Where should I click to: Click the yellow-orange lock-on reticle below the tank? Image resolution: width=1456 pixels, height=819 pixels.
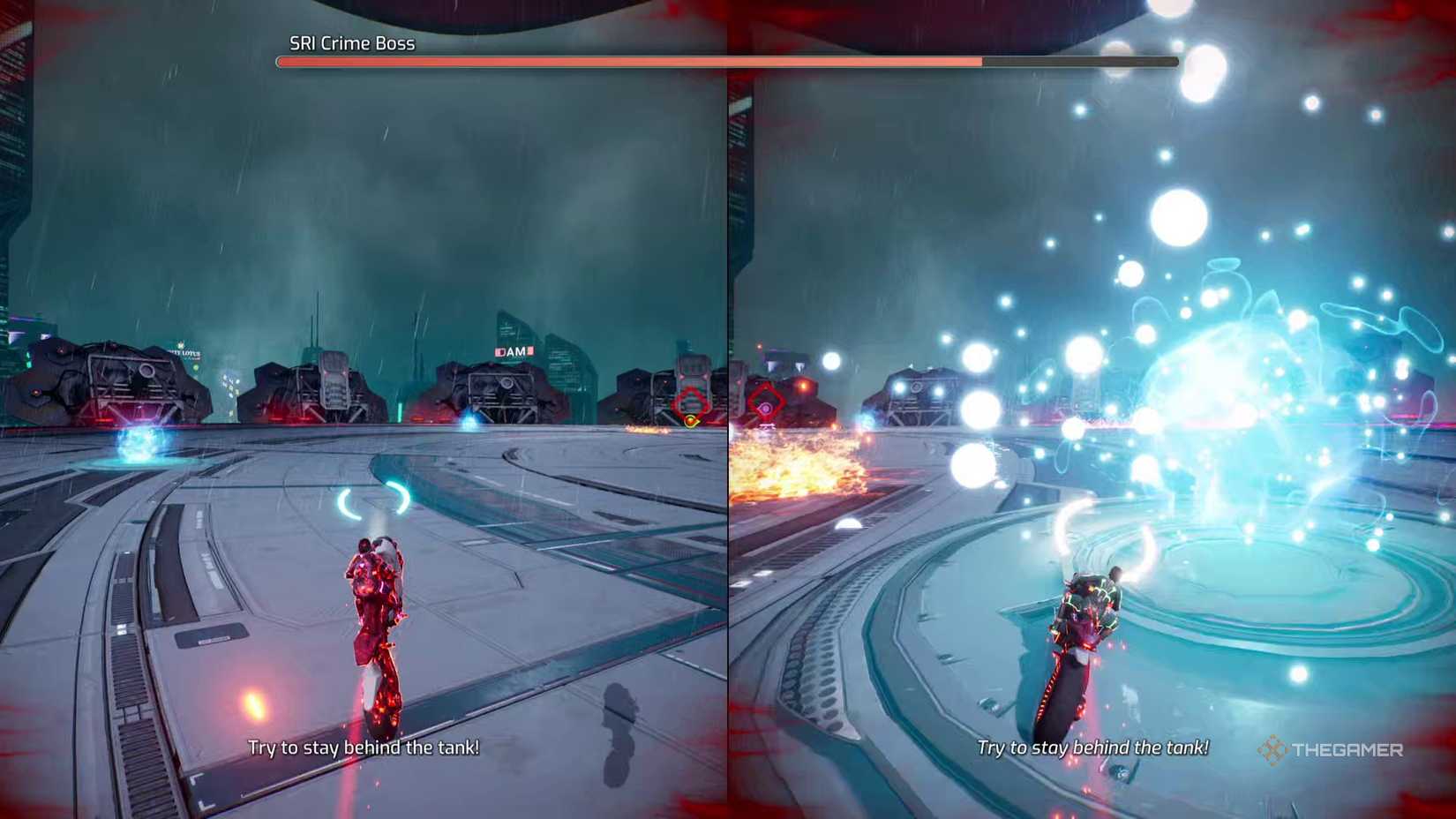[691, 421]
